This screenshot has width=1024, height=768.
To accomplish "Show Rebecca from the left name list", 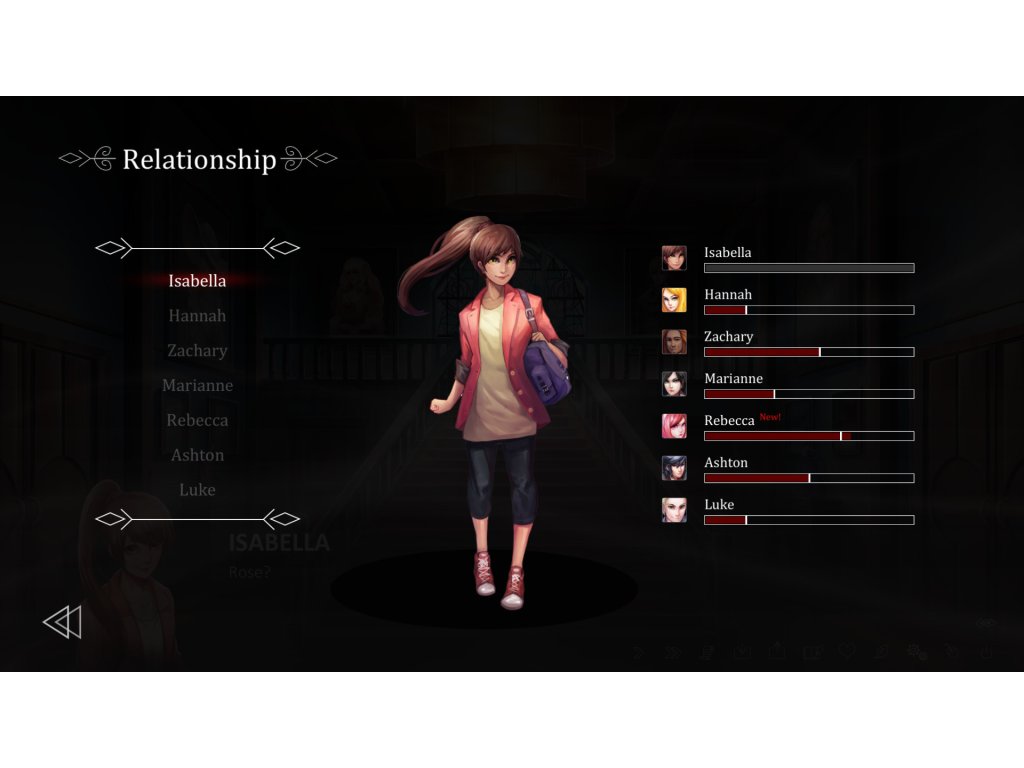I will point(197,421).
